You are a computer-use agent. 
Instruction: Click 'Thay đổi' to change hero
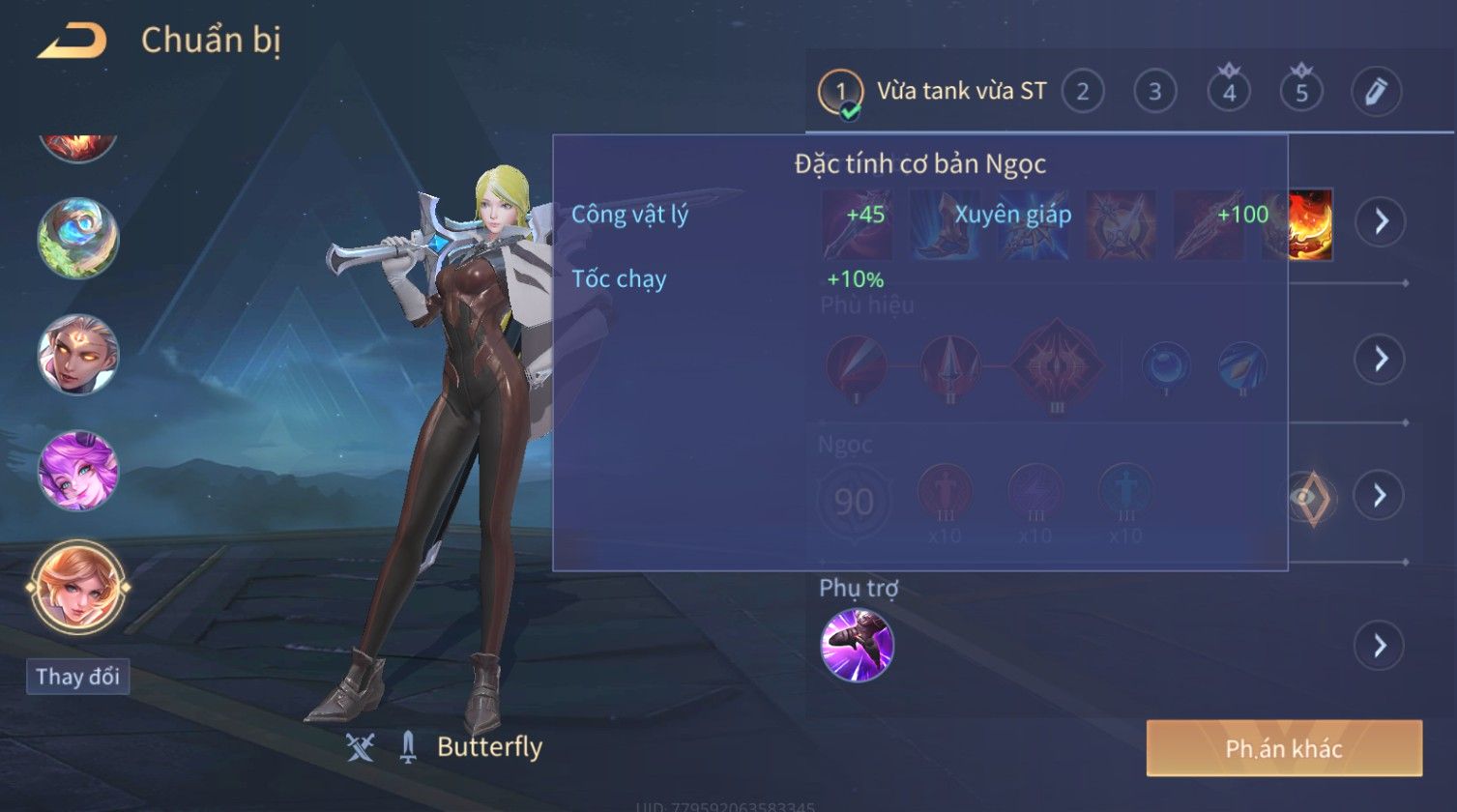click(77, 676)
